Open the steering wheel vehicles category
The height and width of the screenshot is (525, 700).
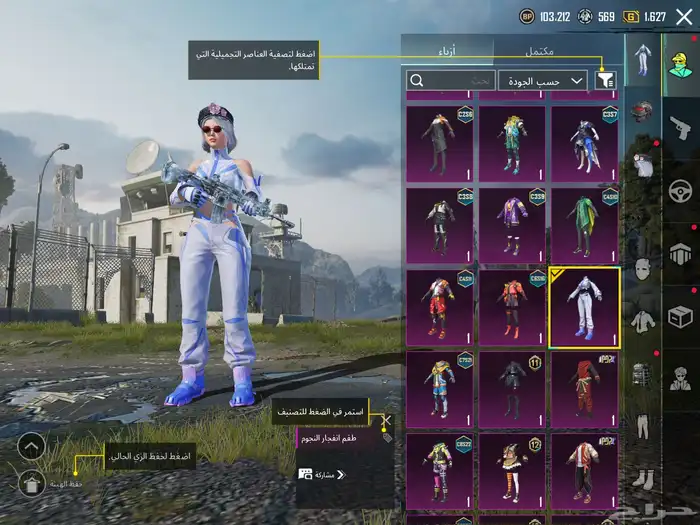pos(681,190)
